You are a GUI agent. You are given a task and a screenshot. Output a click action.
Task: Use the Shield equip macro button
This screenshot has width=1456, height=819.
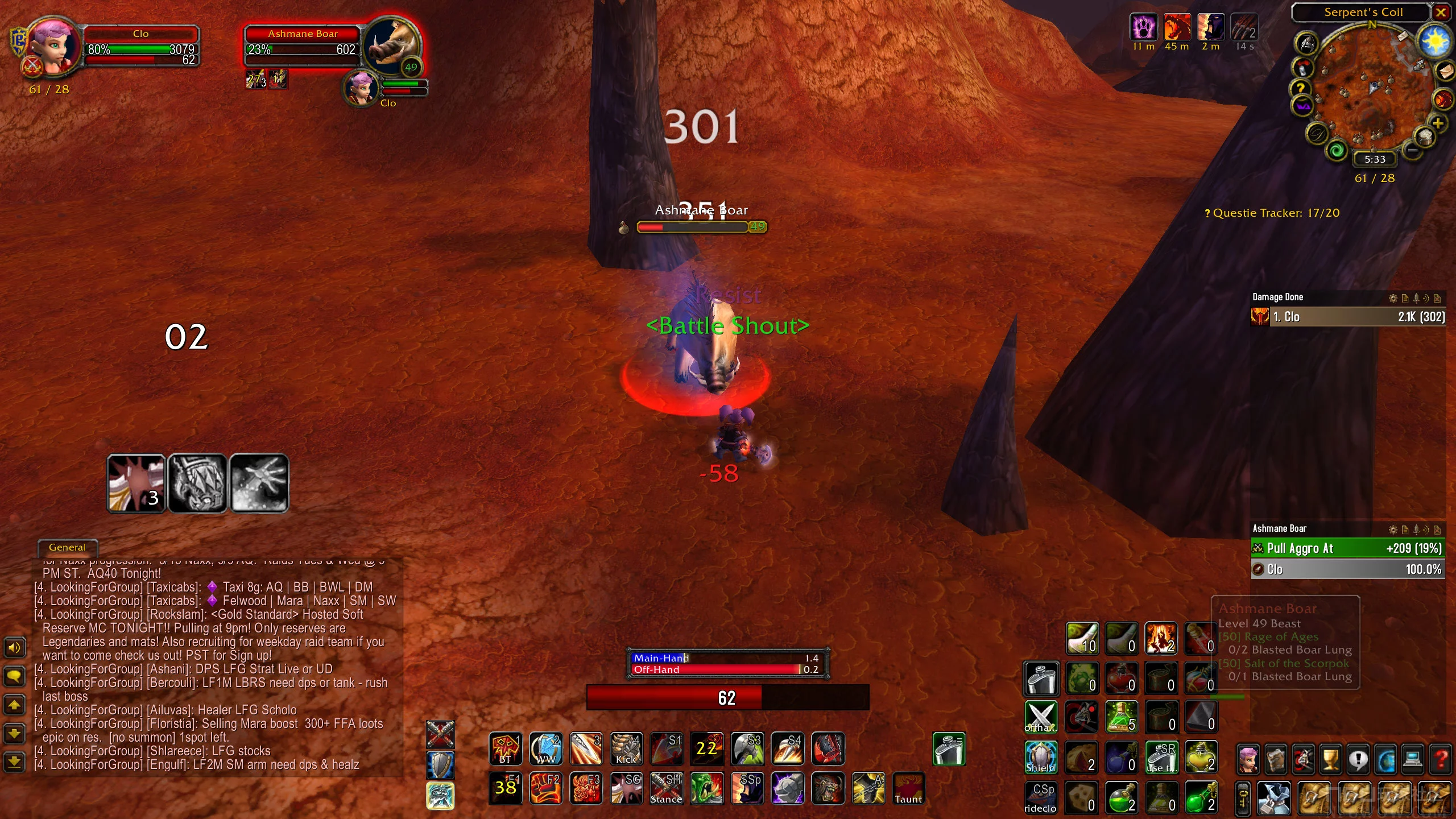coord(1040,757)
